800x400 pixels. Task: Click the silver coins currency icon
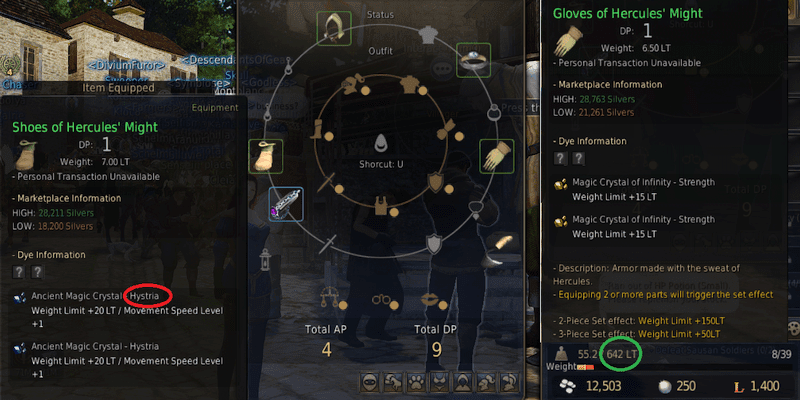point(569,385)
